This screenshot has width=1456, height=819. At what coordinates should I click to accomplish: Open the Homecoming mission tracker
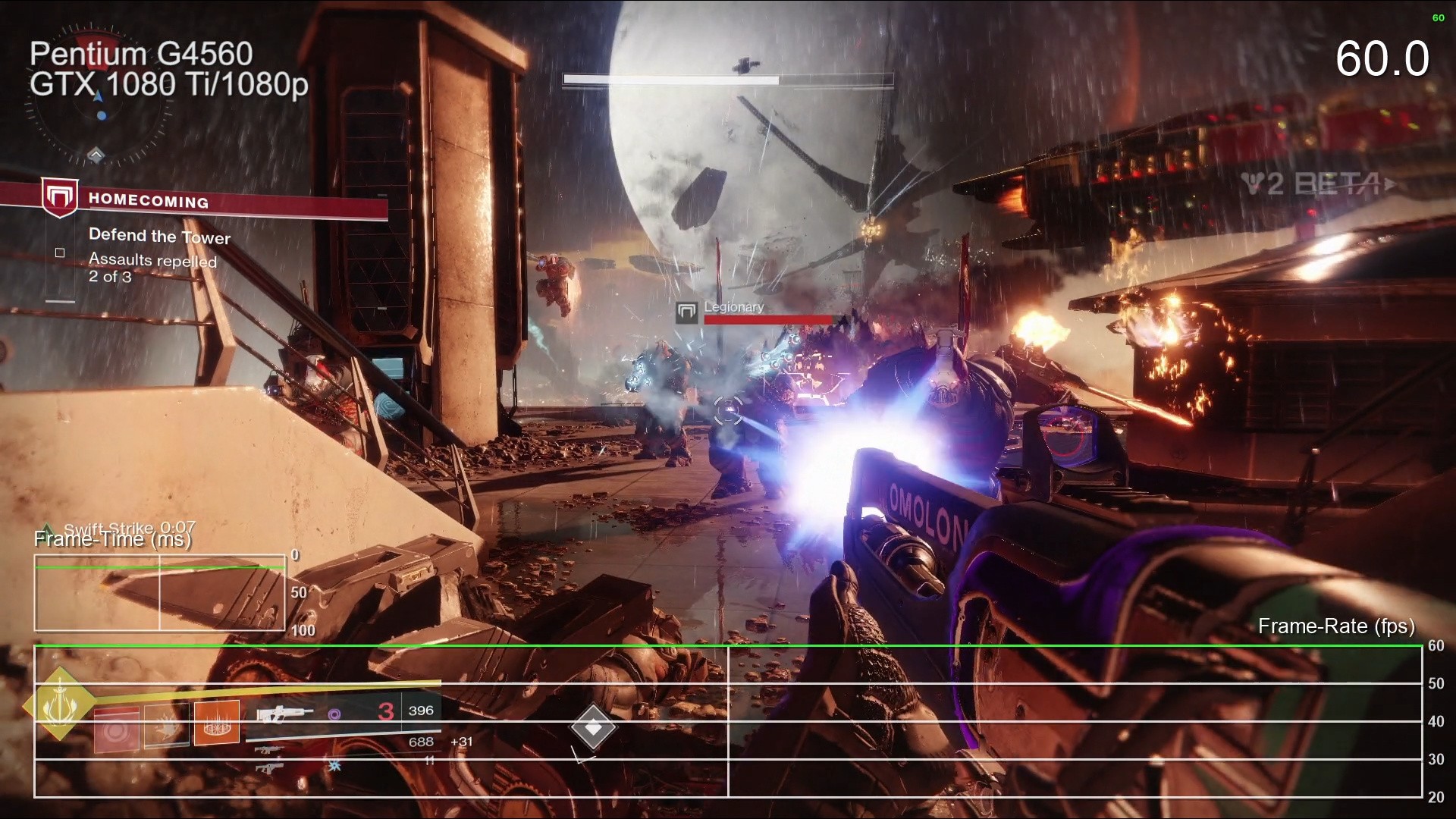click(148, 200)
